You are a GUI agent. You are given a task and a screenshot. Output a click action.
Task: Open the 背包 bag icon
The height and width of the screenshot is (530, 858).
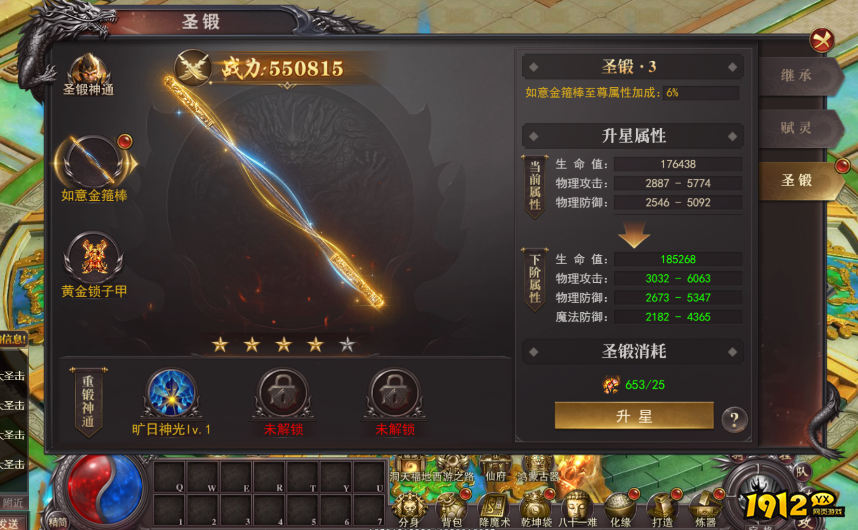pyautogui.click(x=451, y=507)
